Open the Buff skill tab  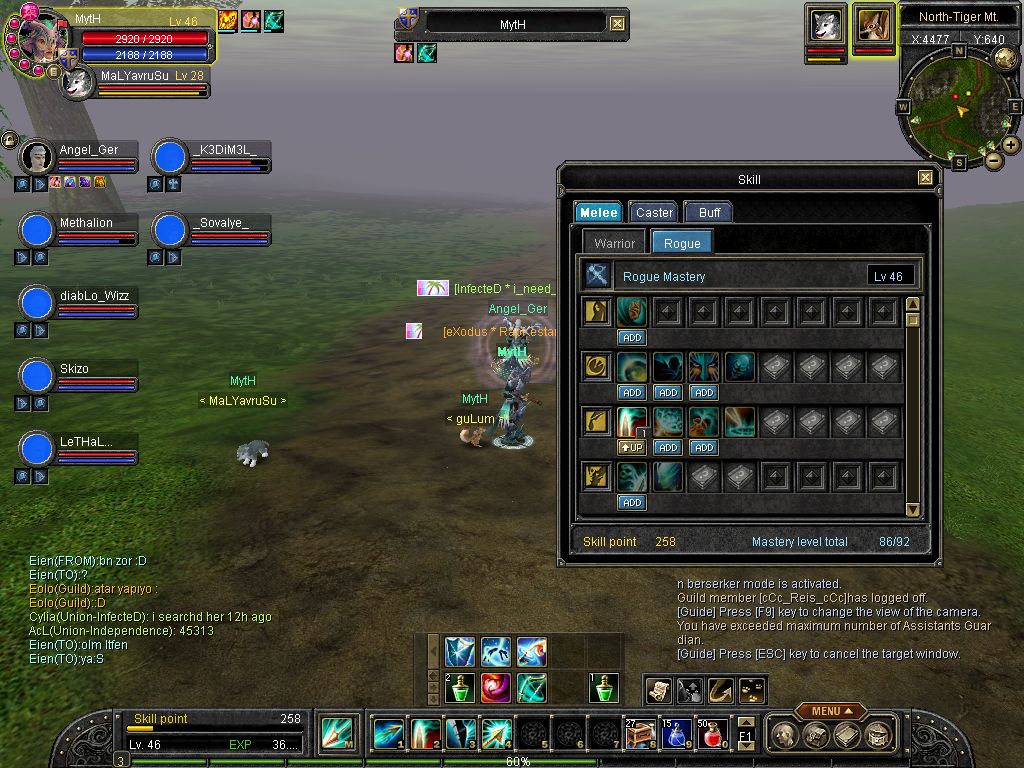pyautogui.click(x=709, y=212)
